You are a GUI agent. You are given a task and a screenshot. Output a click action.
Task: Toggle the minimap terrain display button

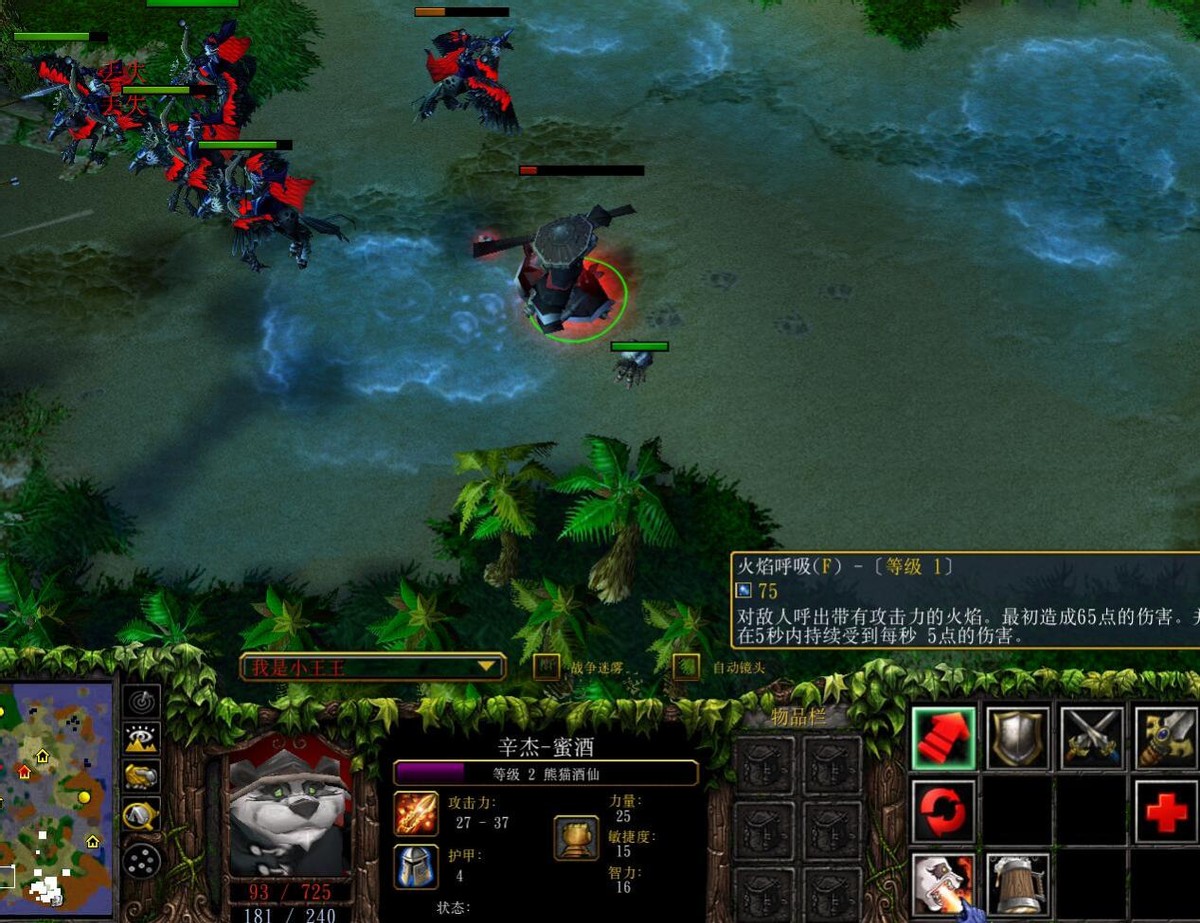click(142, 739)
